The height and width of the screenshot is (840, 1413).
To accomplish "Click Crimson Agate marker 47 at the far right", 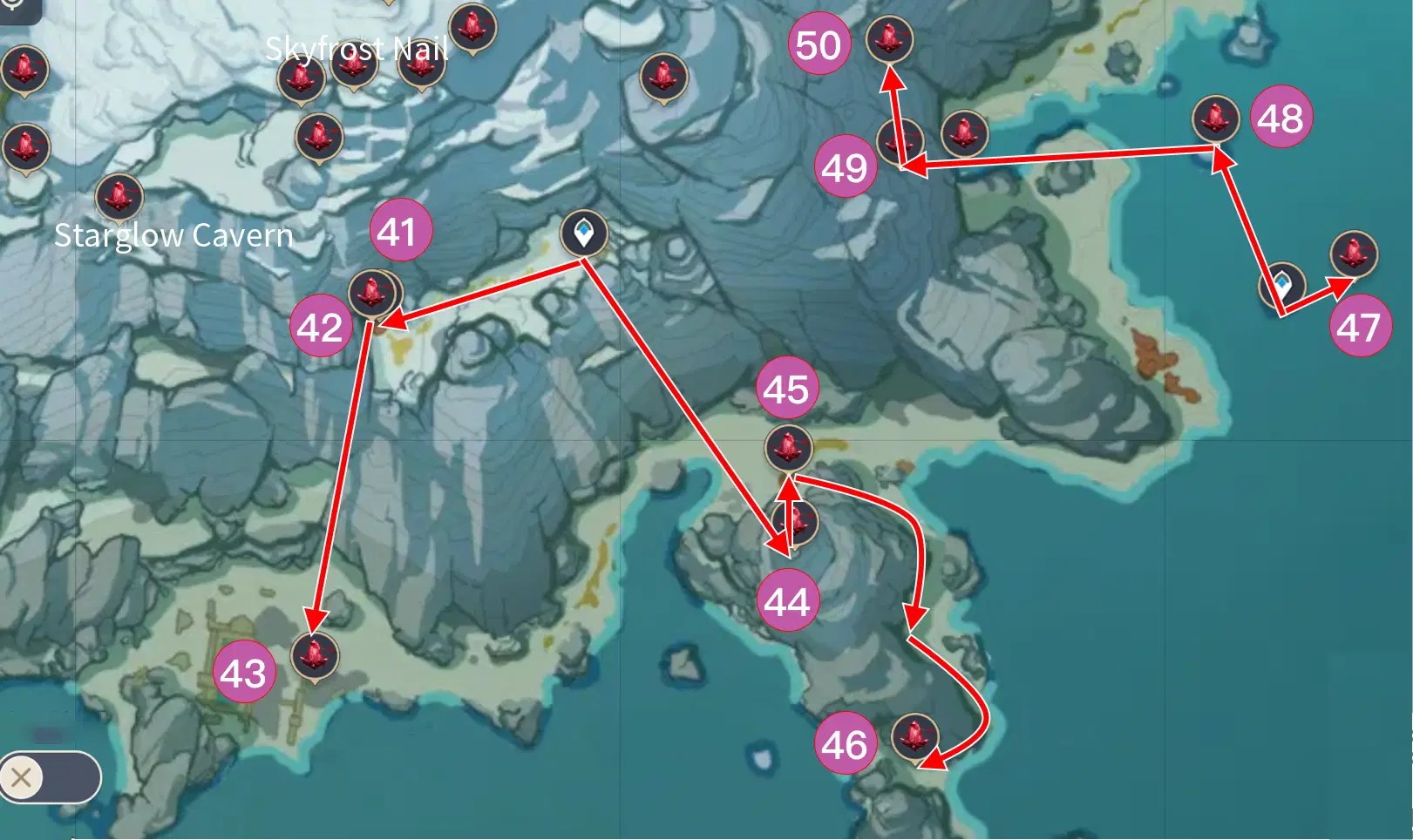I will coord(1352,252).
